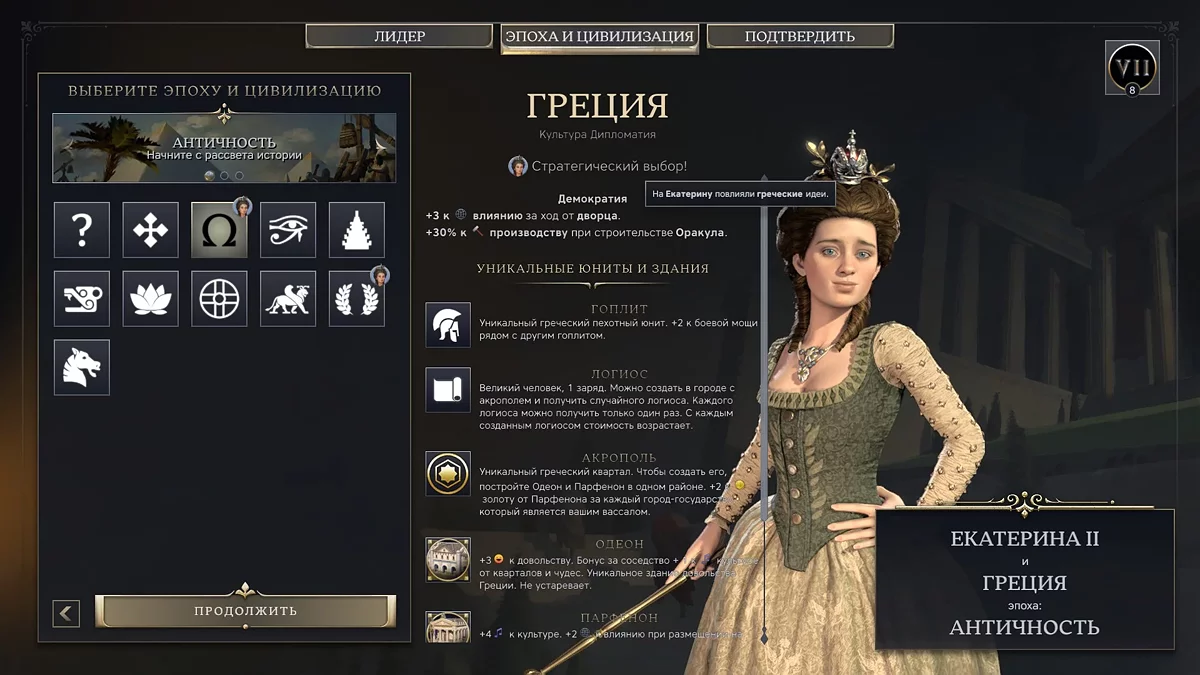Pick the laurel wreath civilization tile

357,298
